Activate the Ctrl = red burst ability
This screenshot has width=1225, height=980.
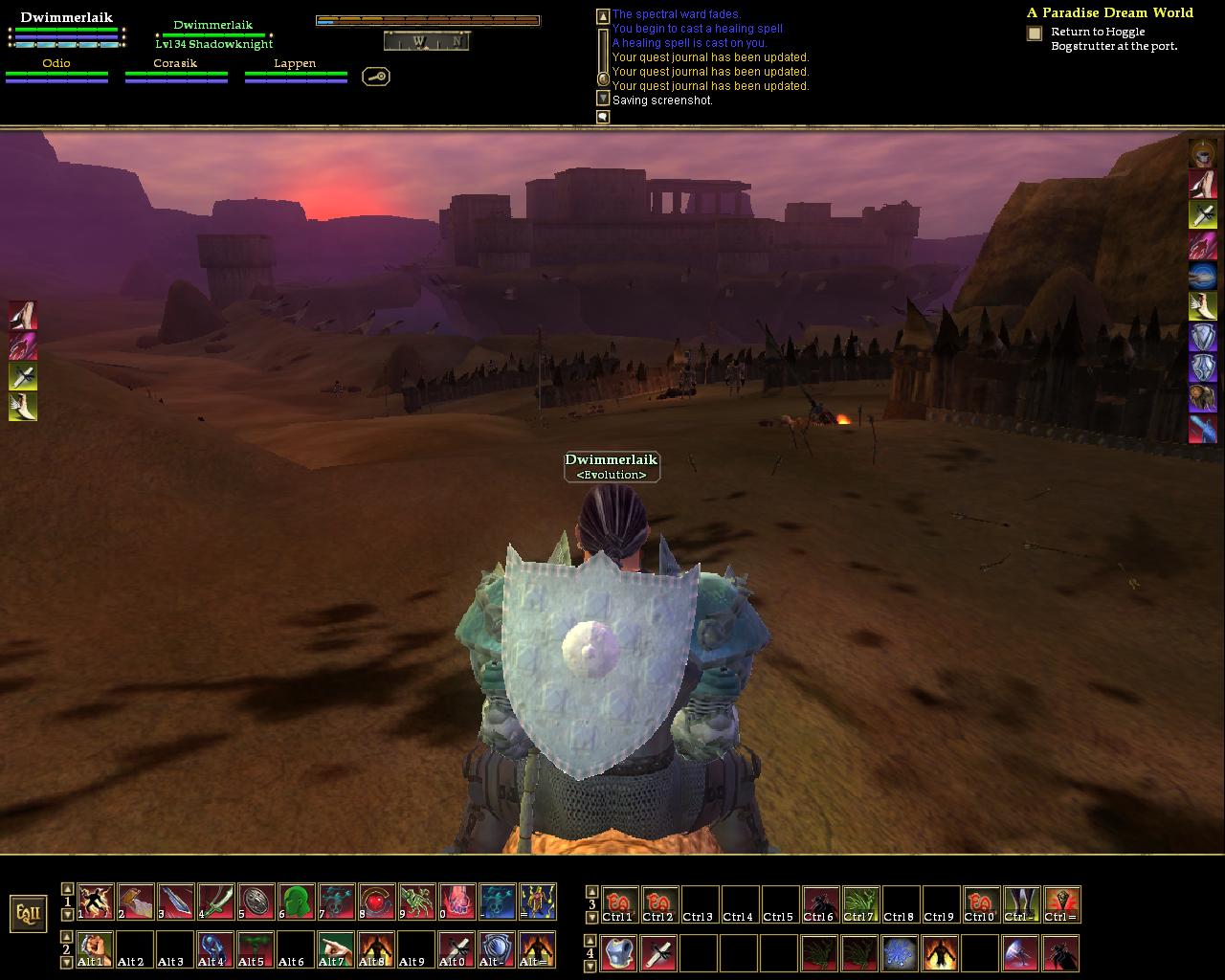pyautogui.click(x=1061, y=904)
